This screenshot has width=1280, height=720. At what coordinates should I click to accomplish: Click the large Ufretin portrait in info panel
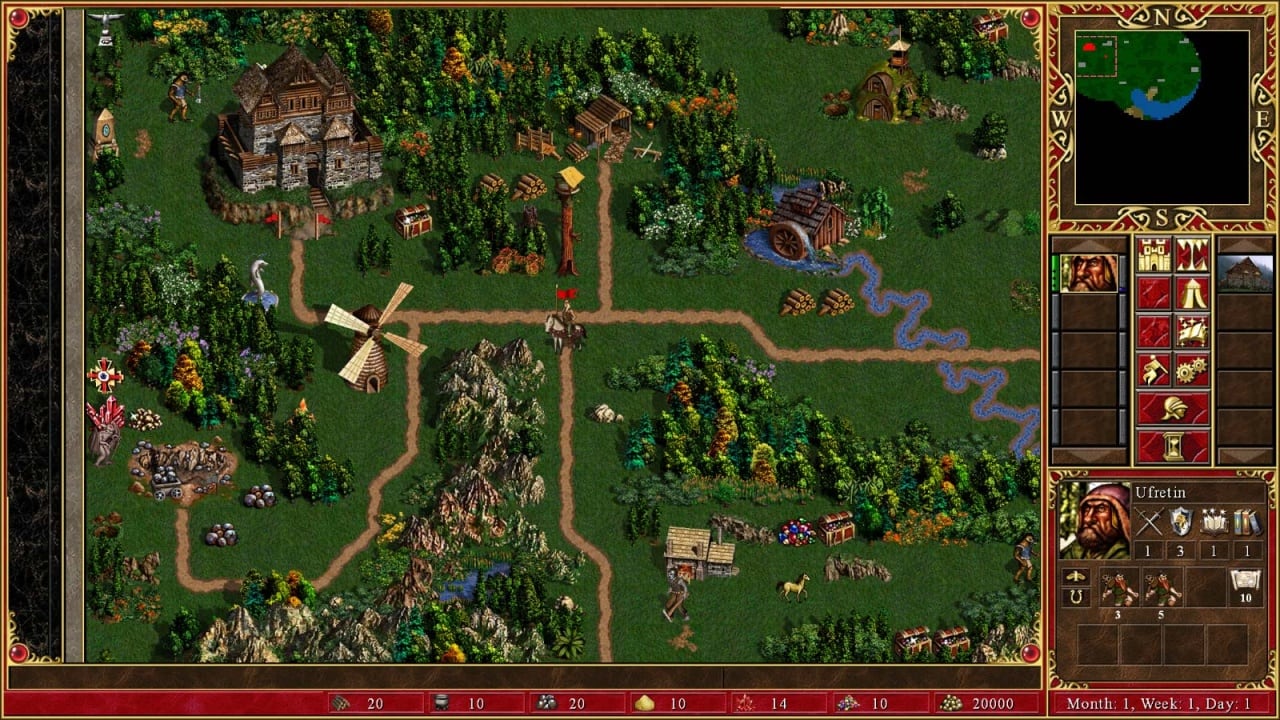click(1095, 520)
